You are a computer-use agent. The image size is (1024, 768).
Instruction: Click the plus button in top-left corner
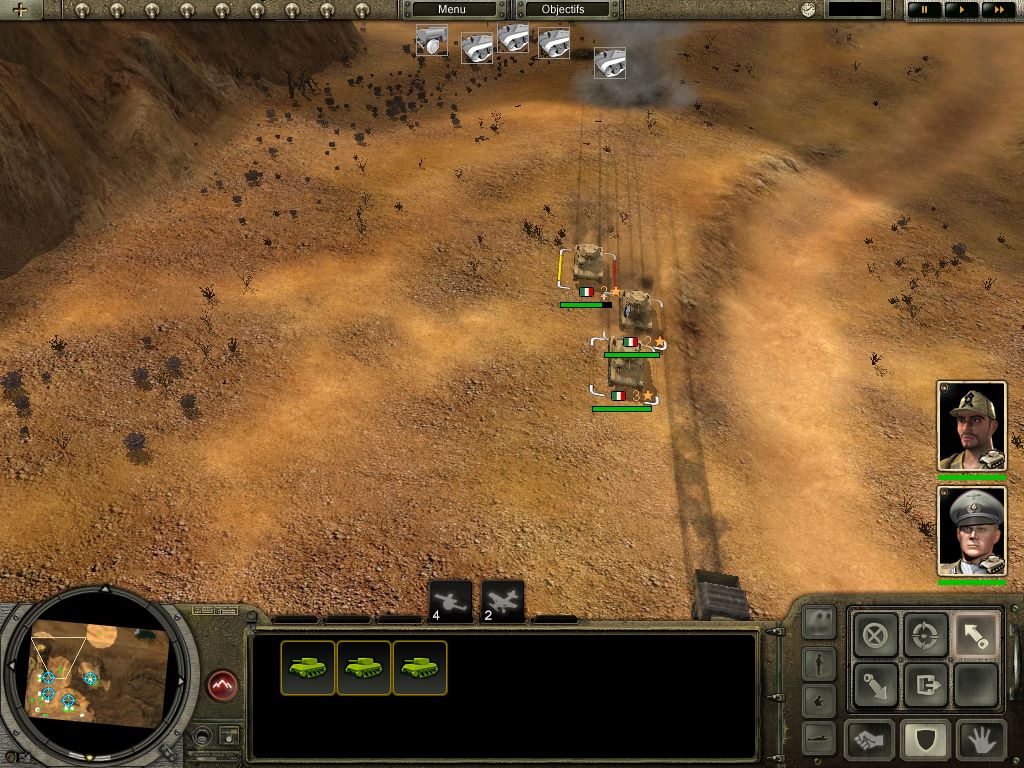[x=19, y=11]
